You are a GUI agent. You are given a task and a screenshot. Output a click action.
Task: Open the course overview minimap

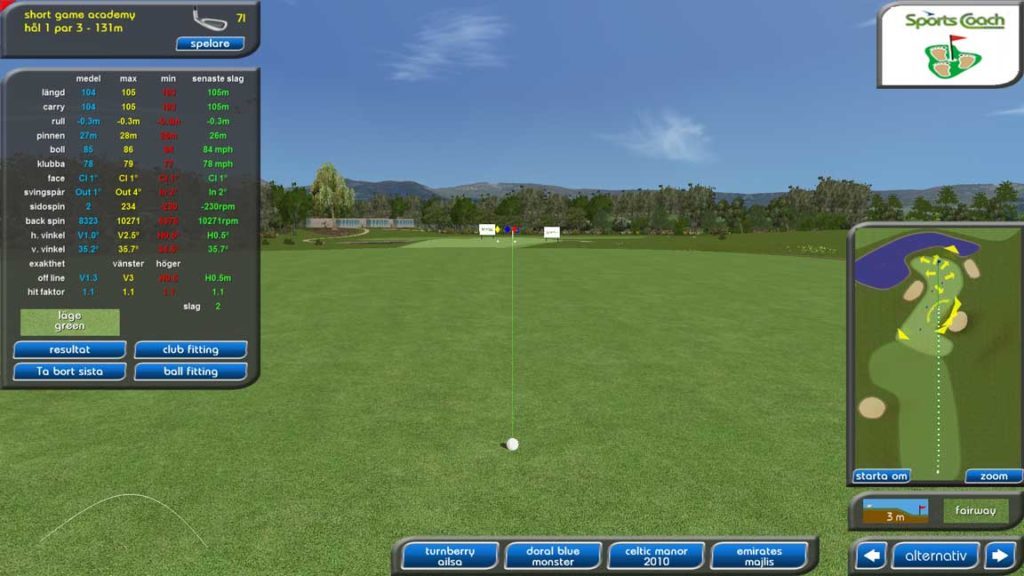coord(935,350)
